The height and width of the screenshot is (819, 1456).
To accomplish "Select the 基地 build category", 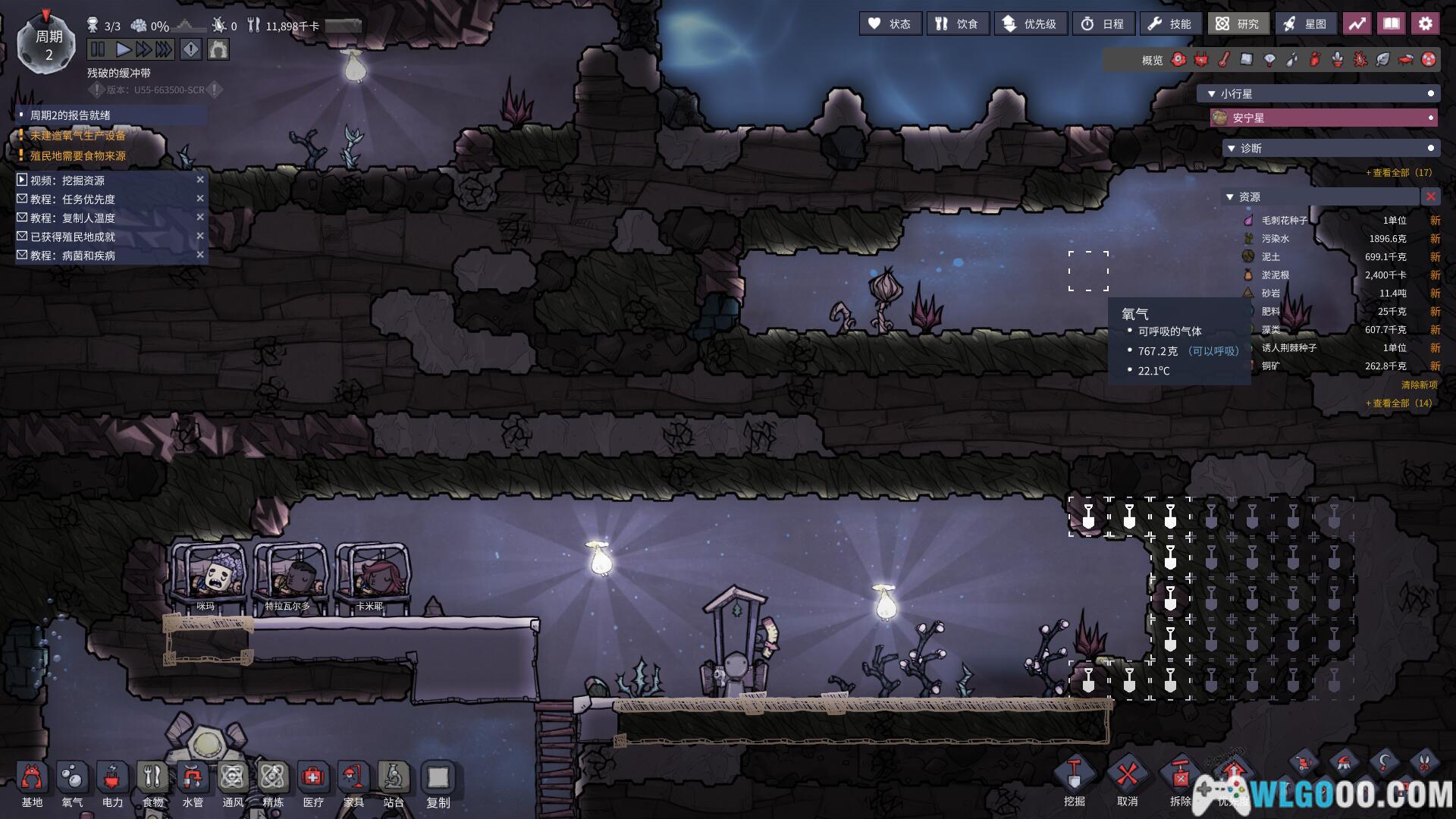I will pos(32,783).
